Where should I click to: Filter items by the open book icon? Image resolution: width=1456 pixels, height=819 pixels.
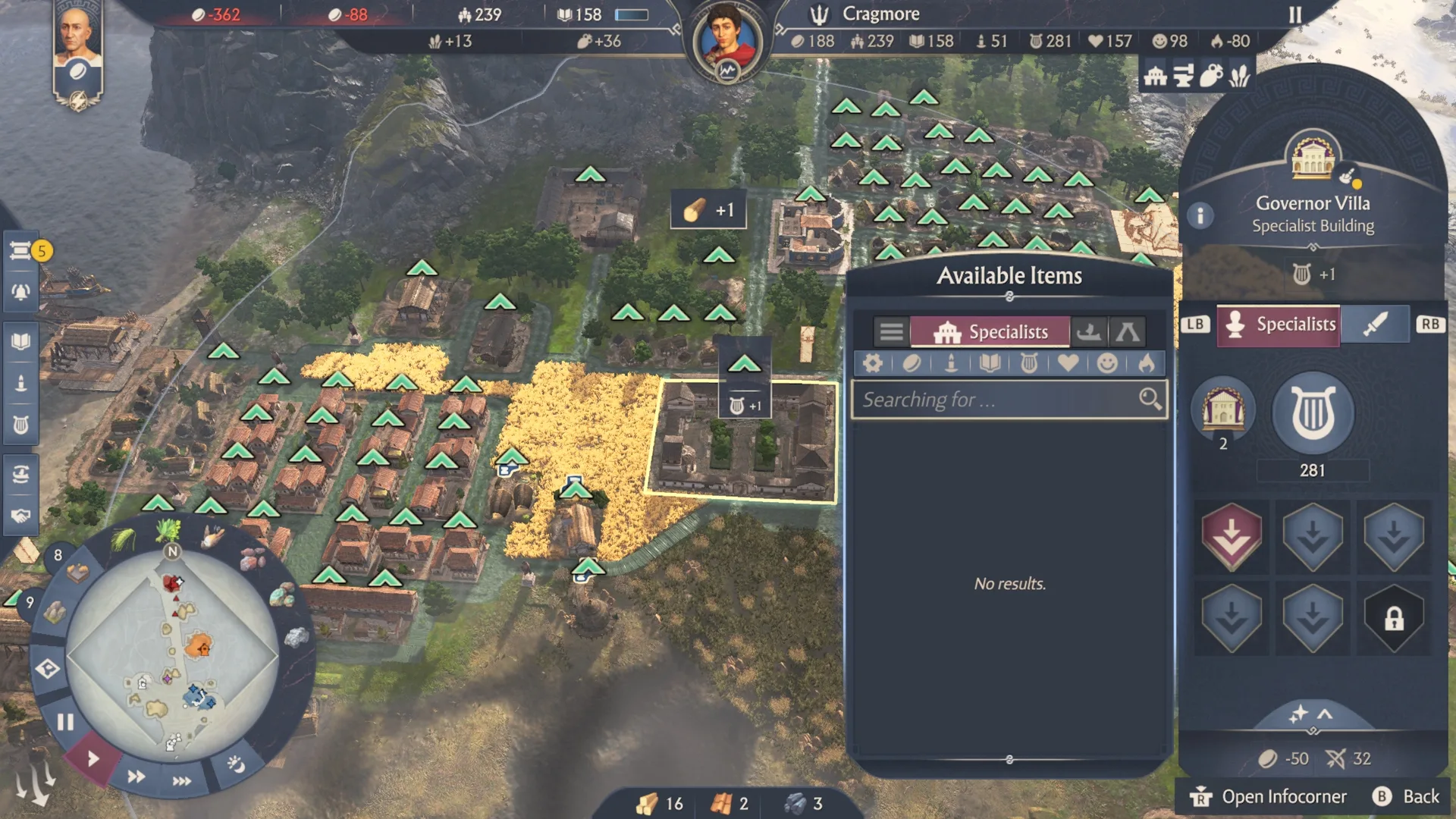990,364
